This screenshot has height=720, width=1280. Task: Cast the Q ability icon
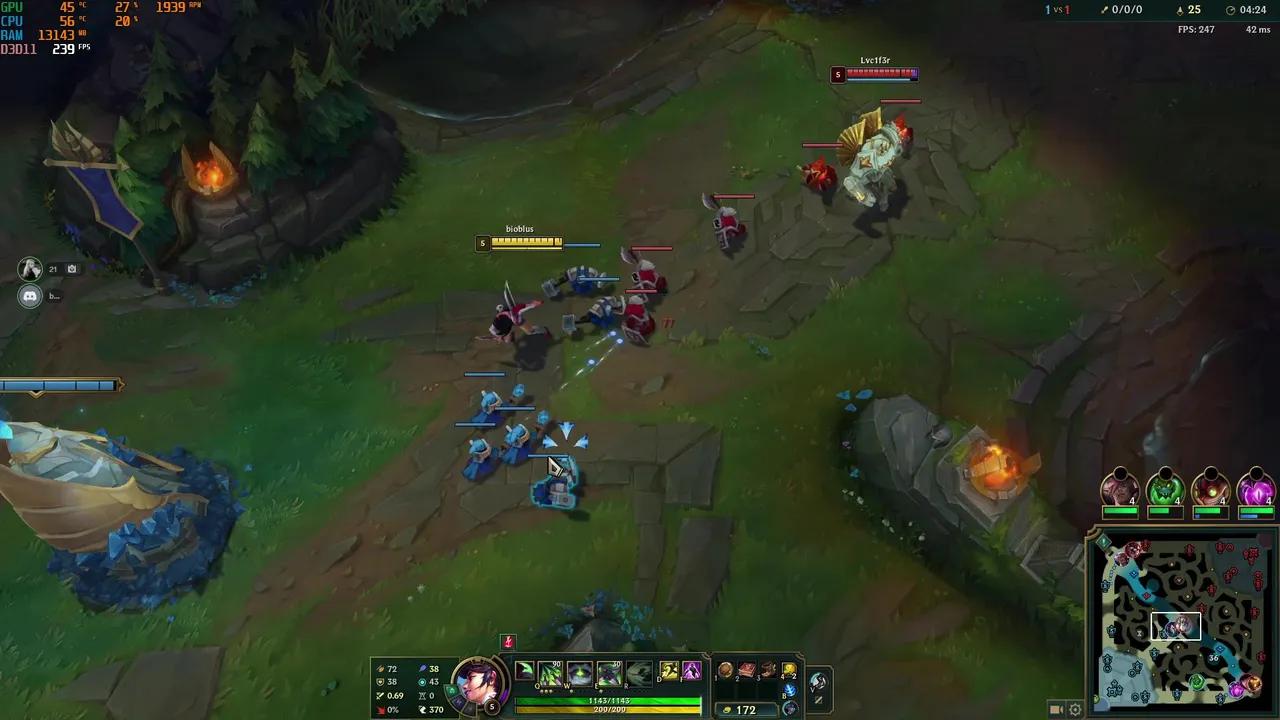(548, 672)
